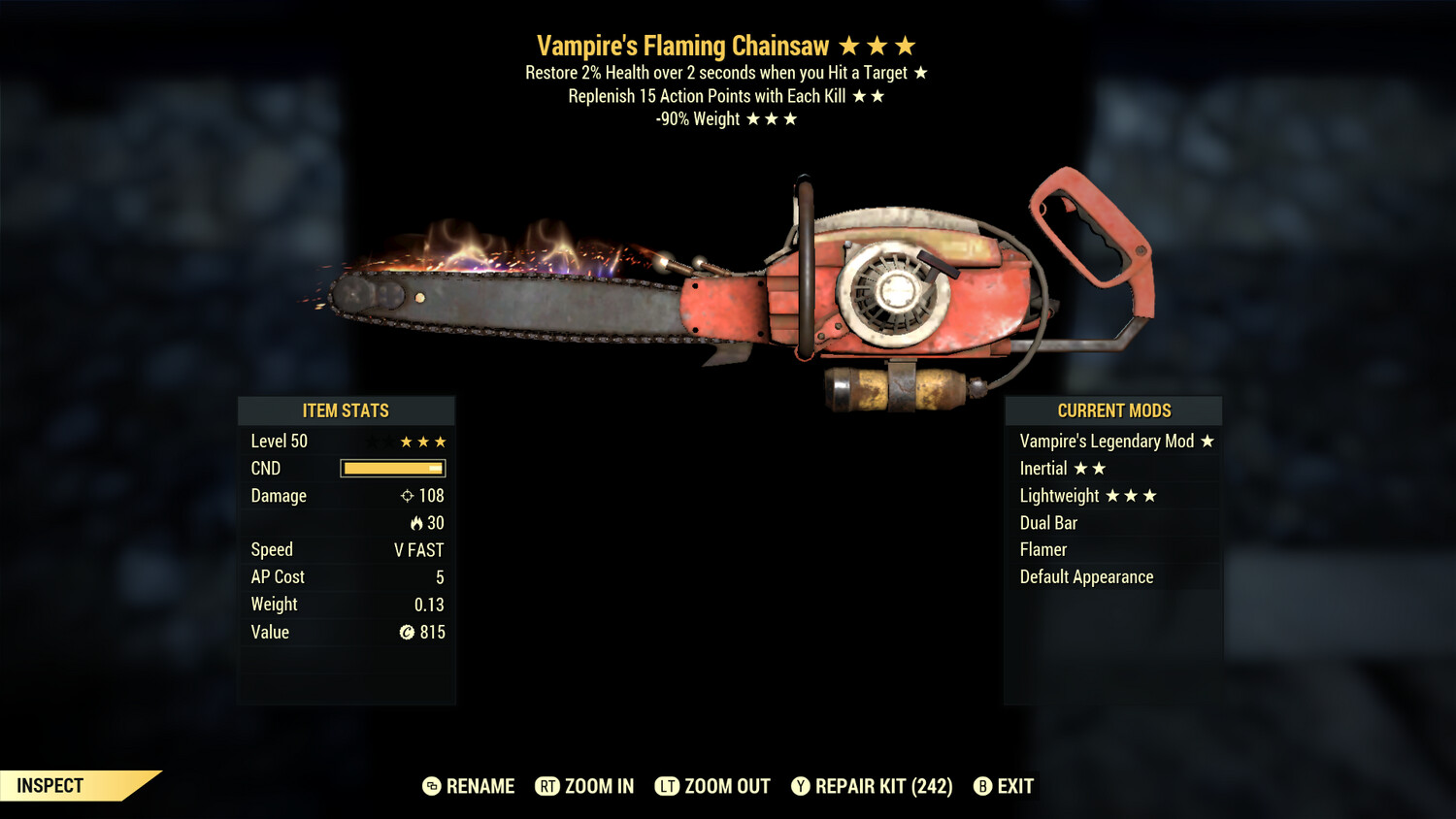Click the EXIT option
The image size is (1456, 819).
click(x=1015, y=786)
